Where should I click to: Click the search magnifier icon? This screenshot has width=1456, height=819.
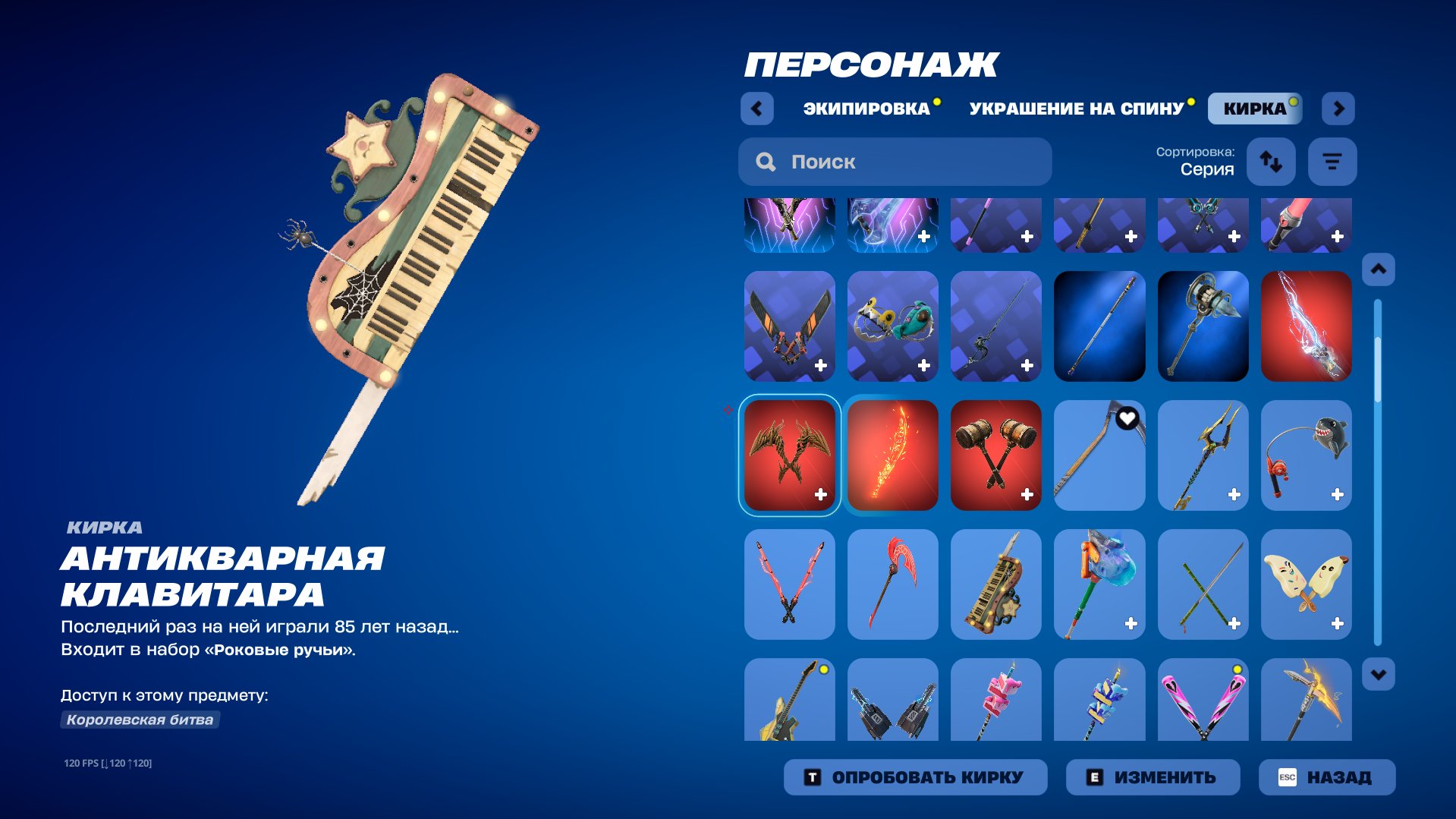[x=765, y=161]
